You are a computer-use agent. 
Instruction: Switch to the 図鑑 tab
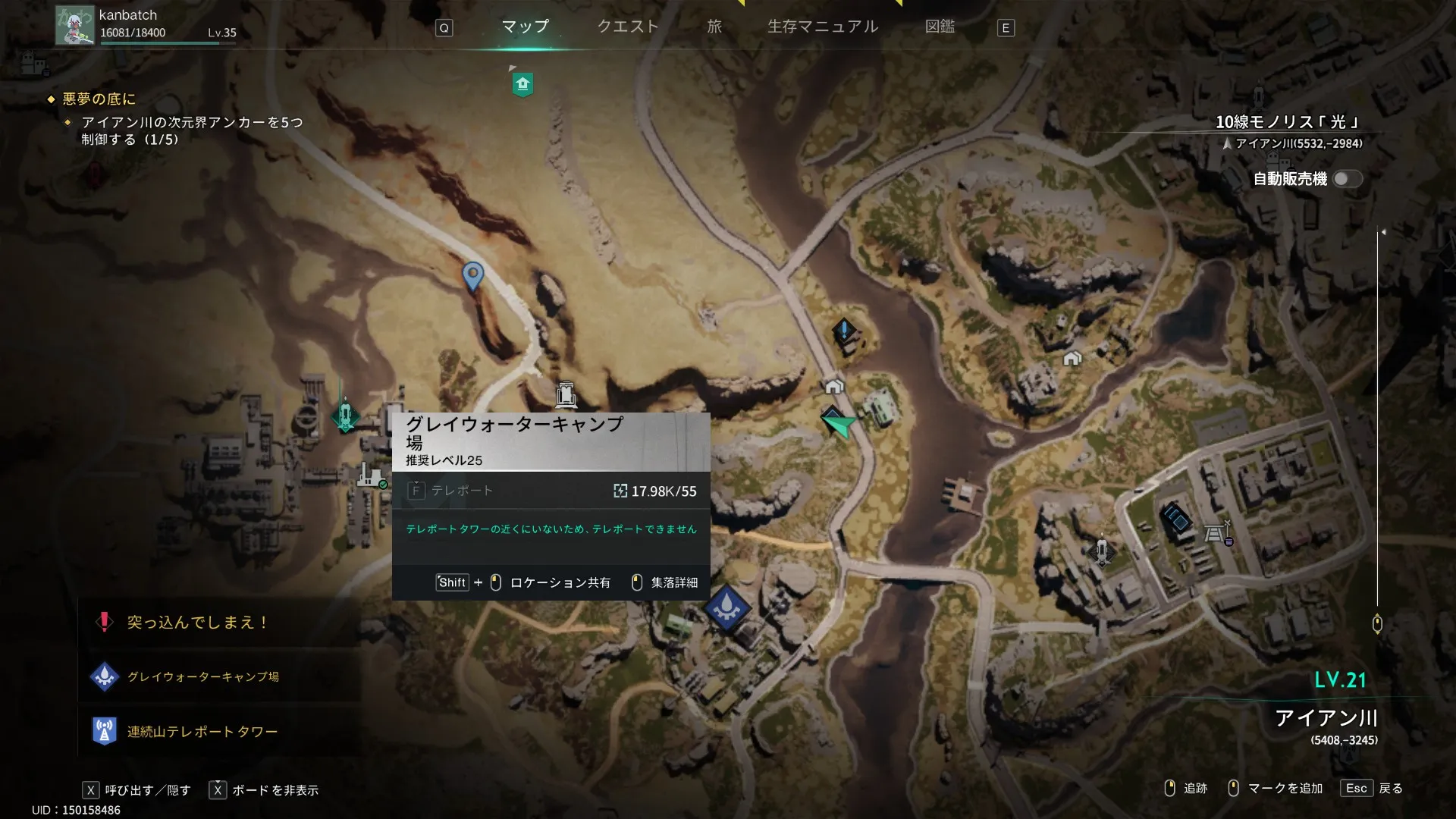coord(940,27)
